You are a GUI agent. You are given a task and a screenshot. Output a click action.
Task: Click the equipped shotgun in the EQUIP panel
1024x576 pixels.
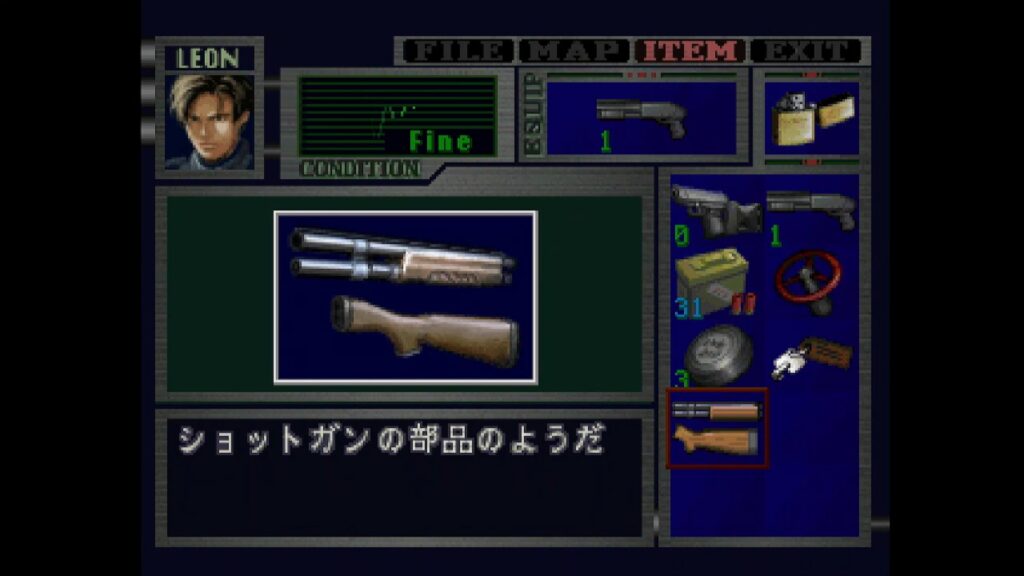click(x=641, y=118)
